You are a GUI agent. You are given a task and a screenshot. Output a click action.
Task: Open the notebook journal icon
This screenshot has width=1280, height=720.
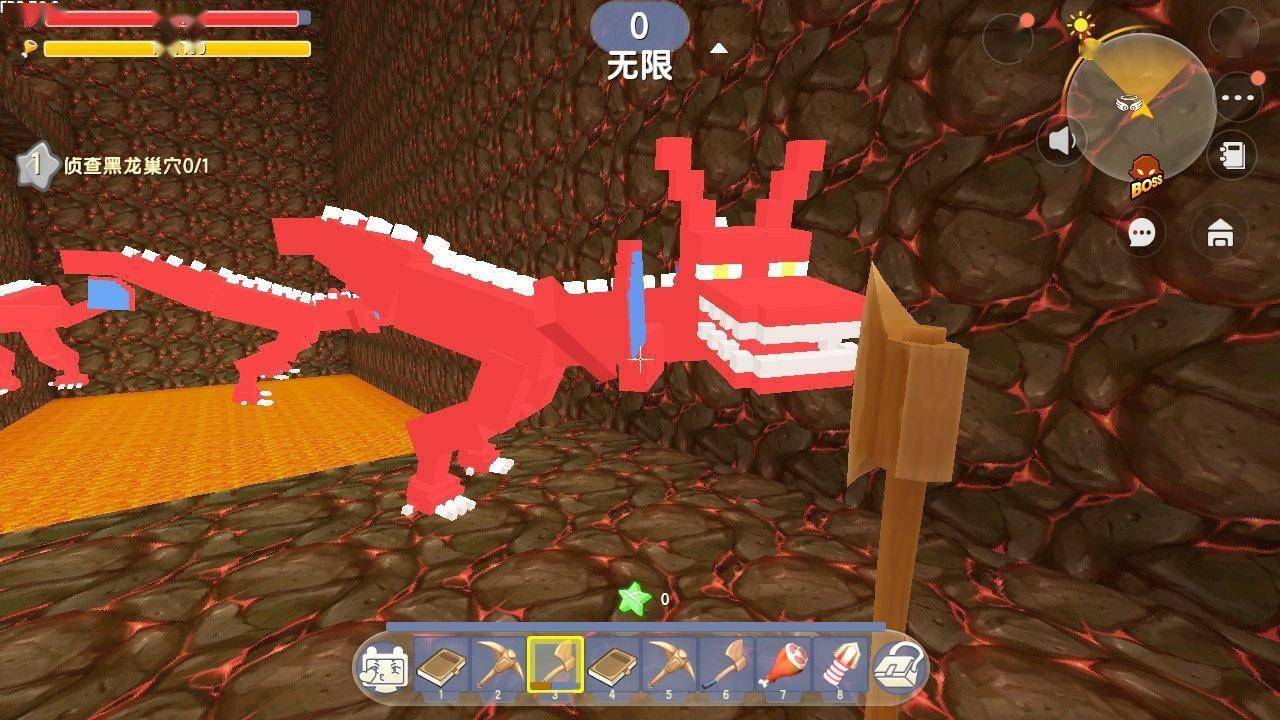pos(1233,155)
